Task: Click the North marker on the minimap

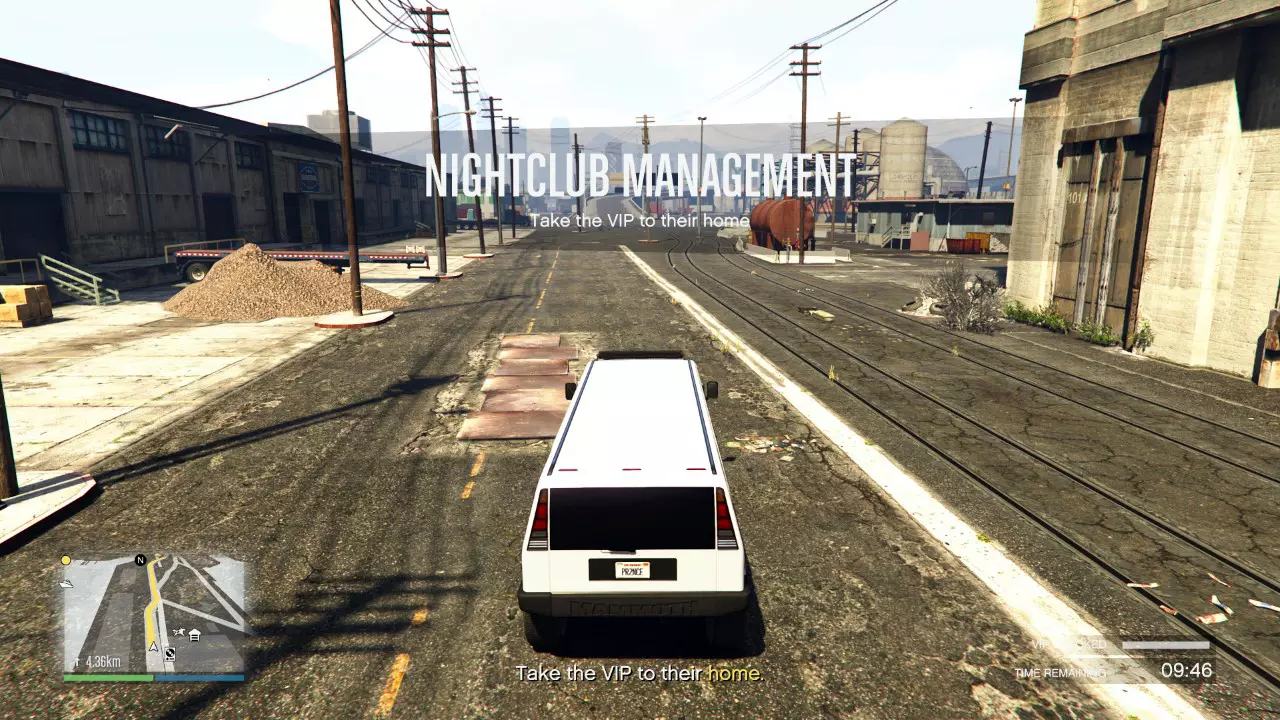Action: pos(141,559)
